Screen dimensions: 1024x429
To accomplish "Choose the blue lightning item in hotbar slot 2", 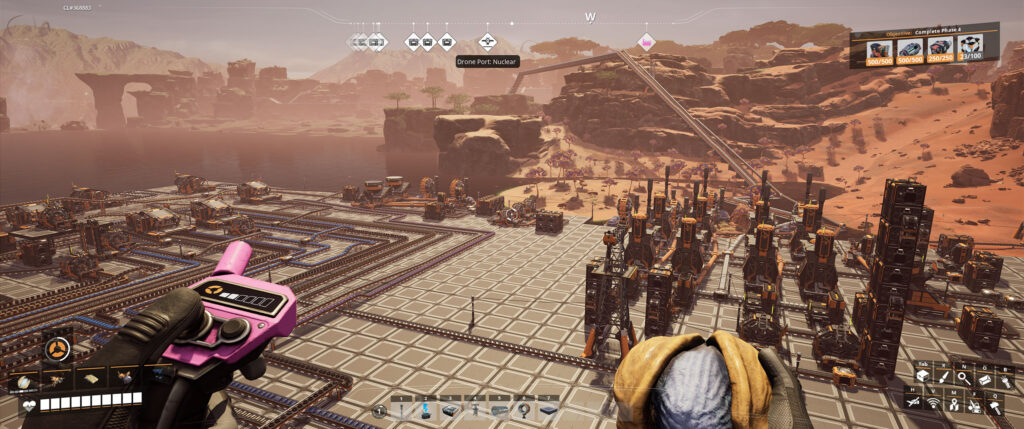I will (426, 410).
